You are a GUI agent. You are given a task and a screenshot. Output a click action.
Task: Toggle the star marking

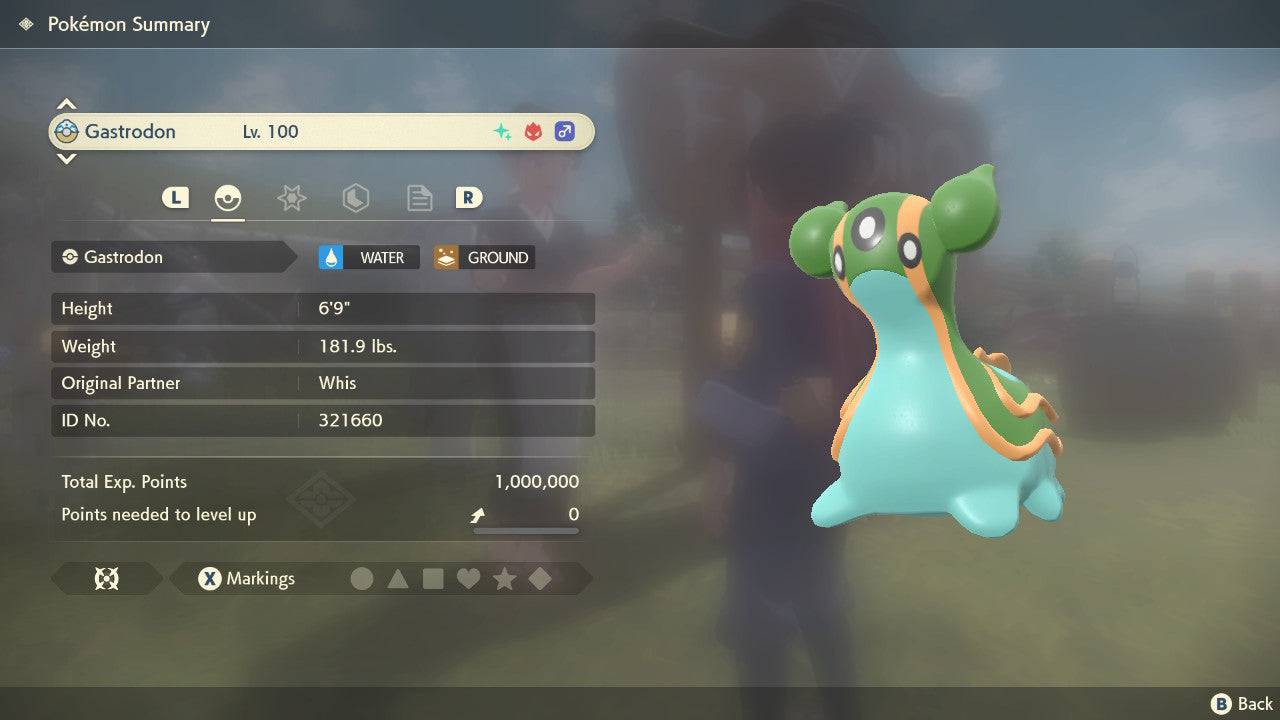click(504, 579)
